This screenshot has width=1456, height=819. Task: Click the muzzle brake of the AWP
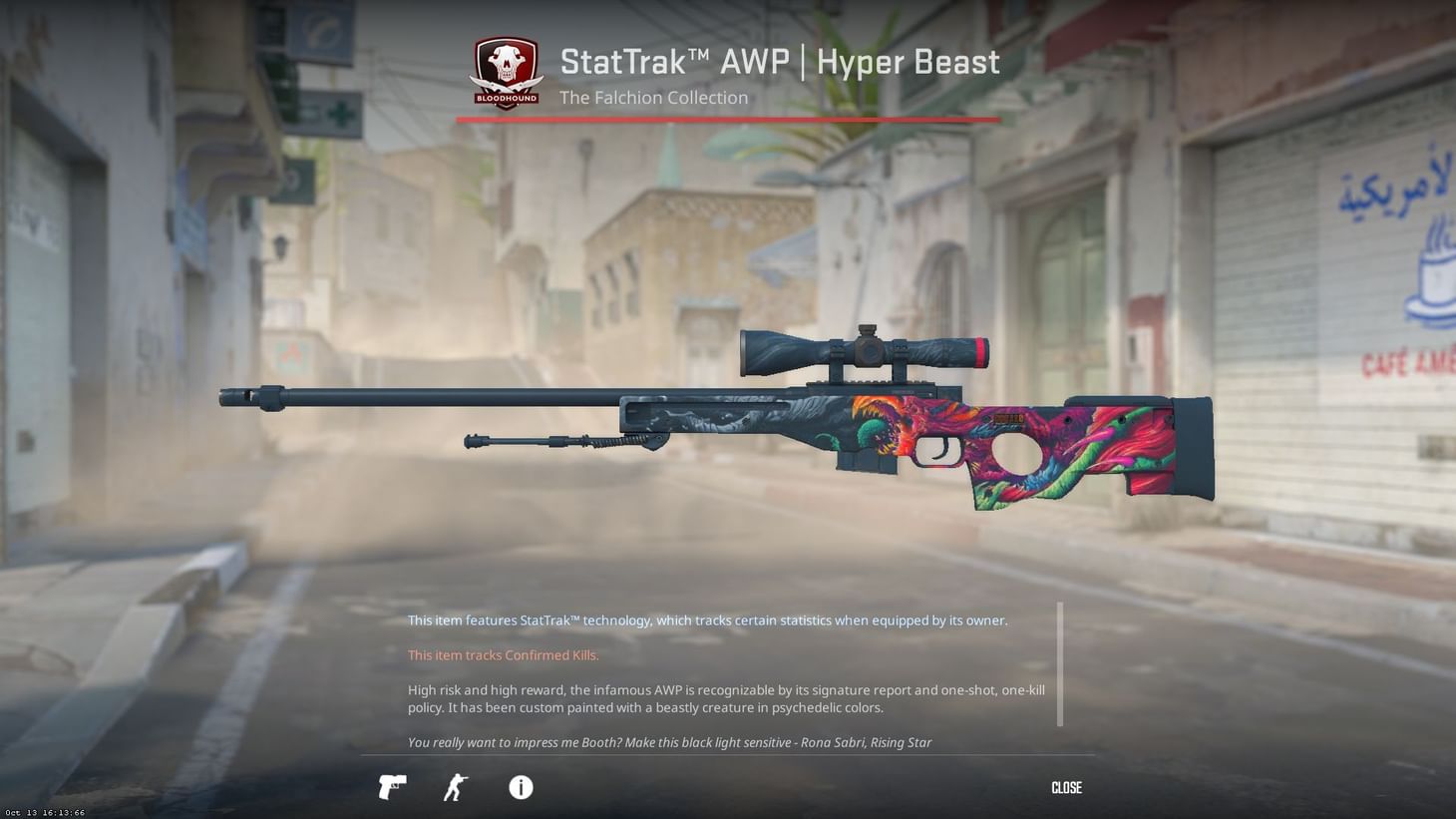tap(242, 396)
